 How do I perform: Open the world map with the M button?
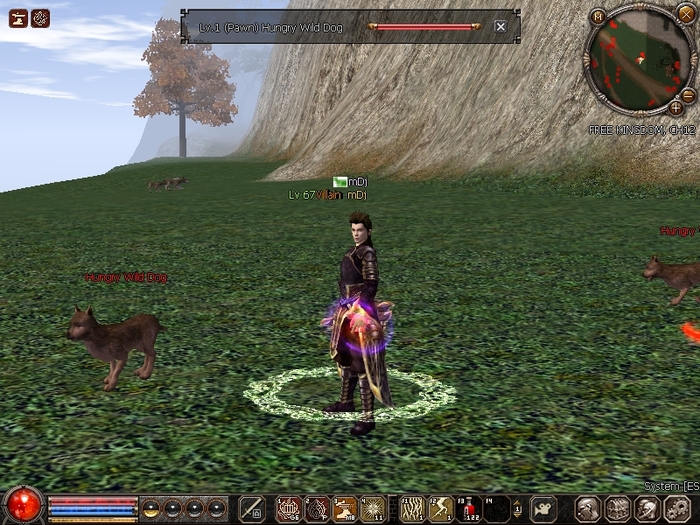point(597,16)
